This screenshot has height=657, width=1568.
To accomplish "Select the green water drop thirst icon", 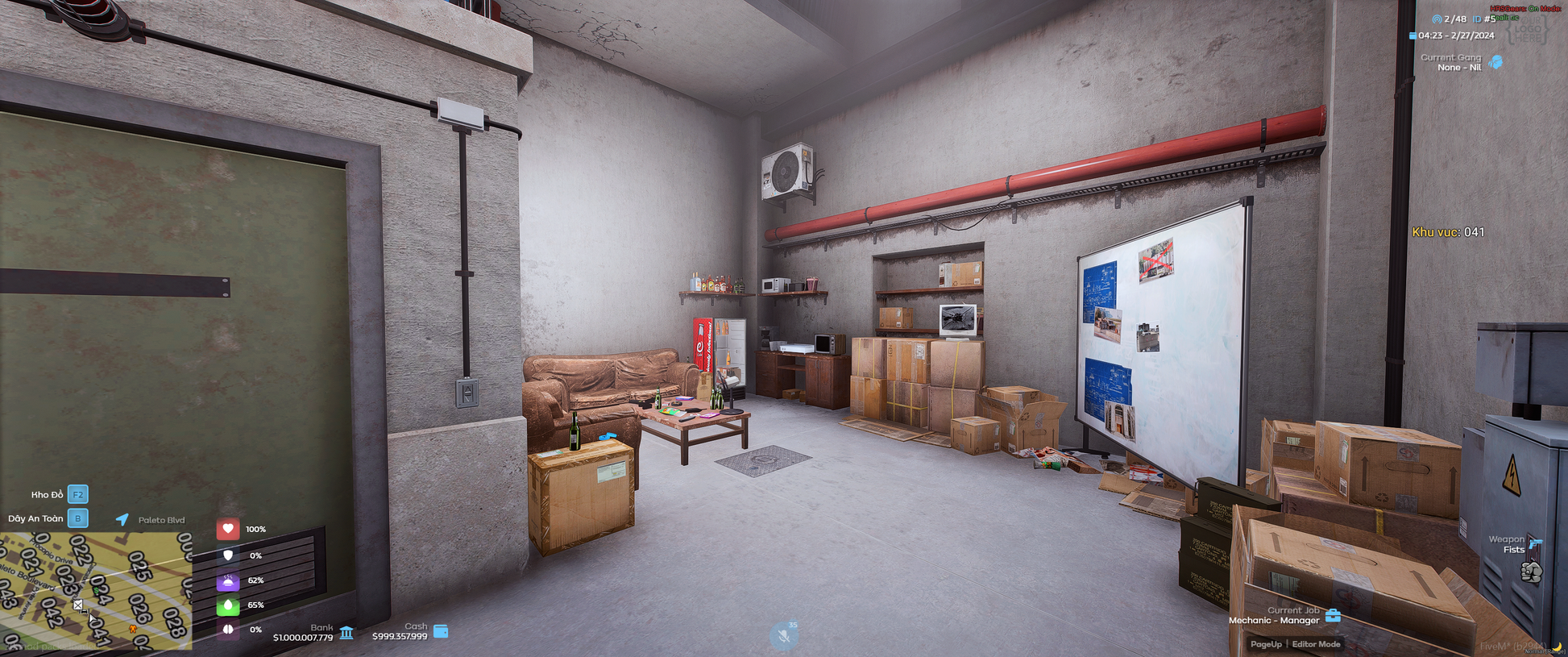I will click(228, 605).
